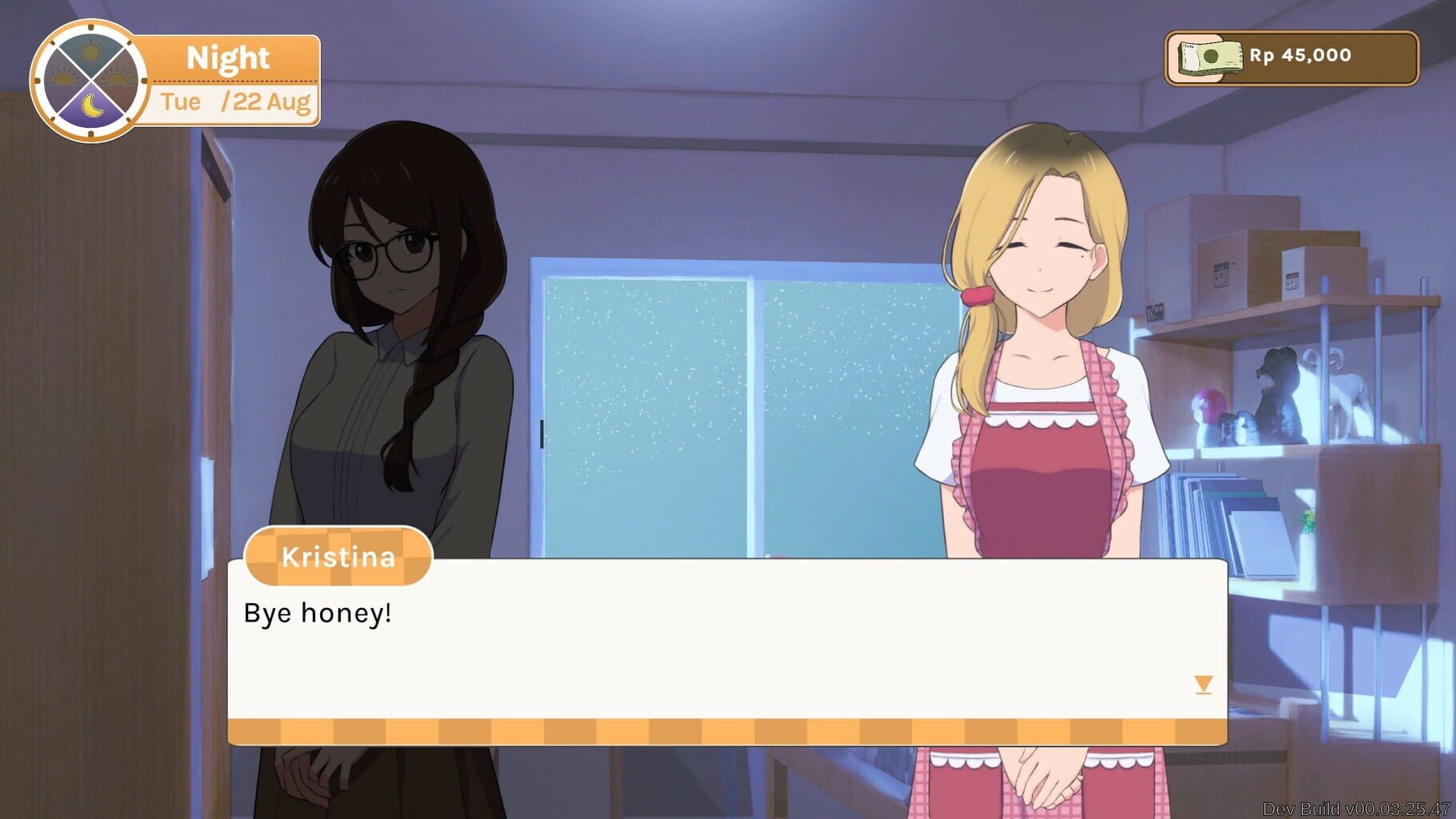Select the Kristina name tag

[337, 557]
